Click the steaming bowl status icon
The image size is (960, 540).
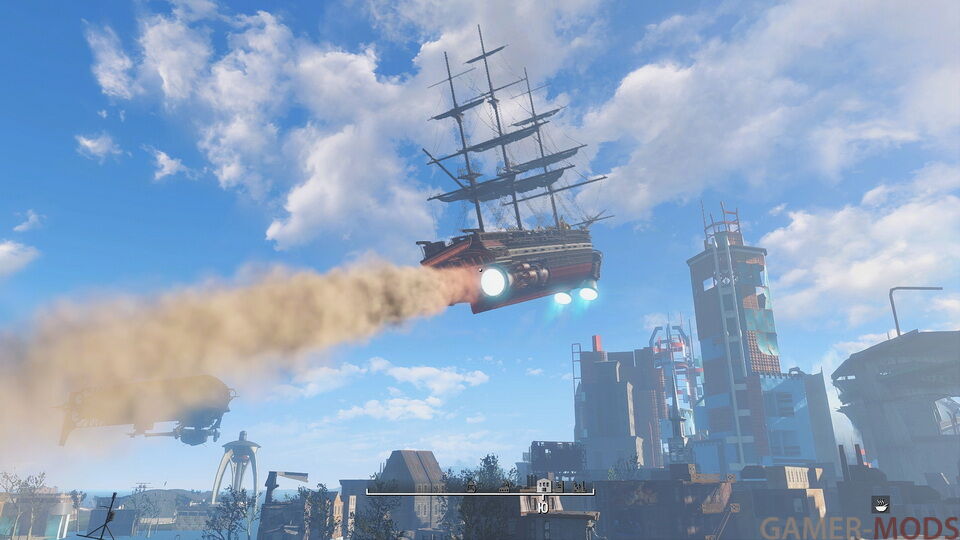click(x=882, y=502)
